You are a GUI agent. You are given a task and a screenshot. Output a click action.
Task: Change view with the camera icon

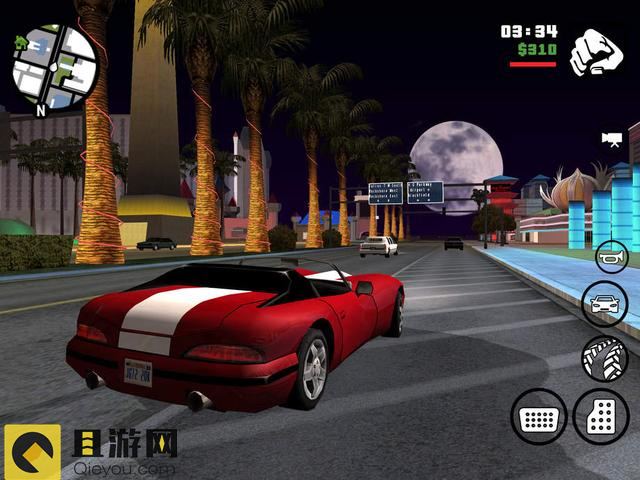(610, 137)
